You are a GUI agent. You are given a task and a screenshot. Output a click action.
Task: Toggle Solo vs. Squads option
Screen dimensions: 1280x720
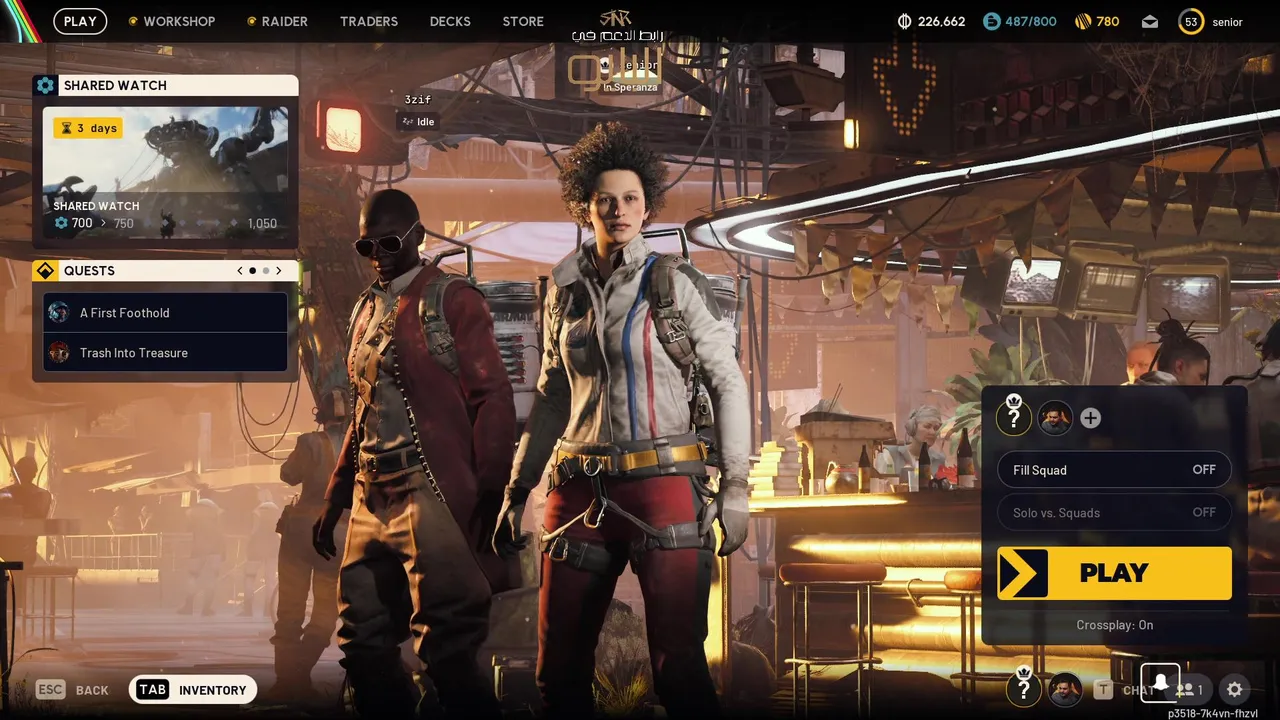(1114, 513)
